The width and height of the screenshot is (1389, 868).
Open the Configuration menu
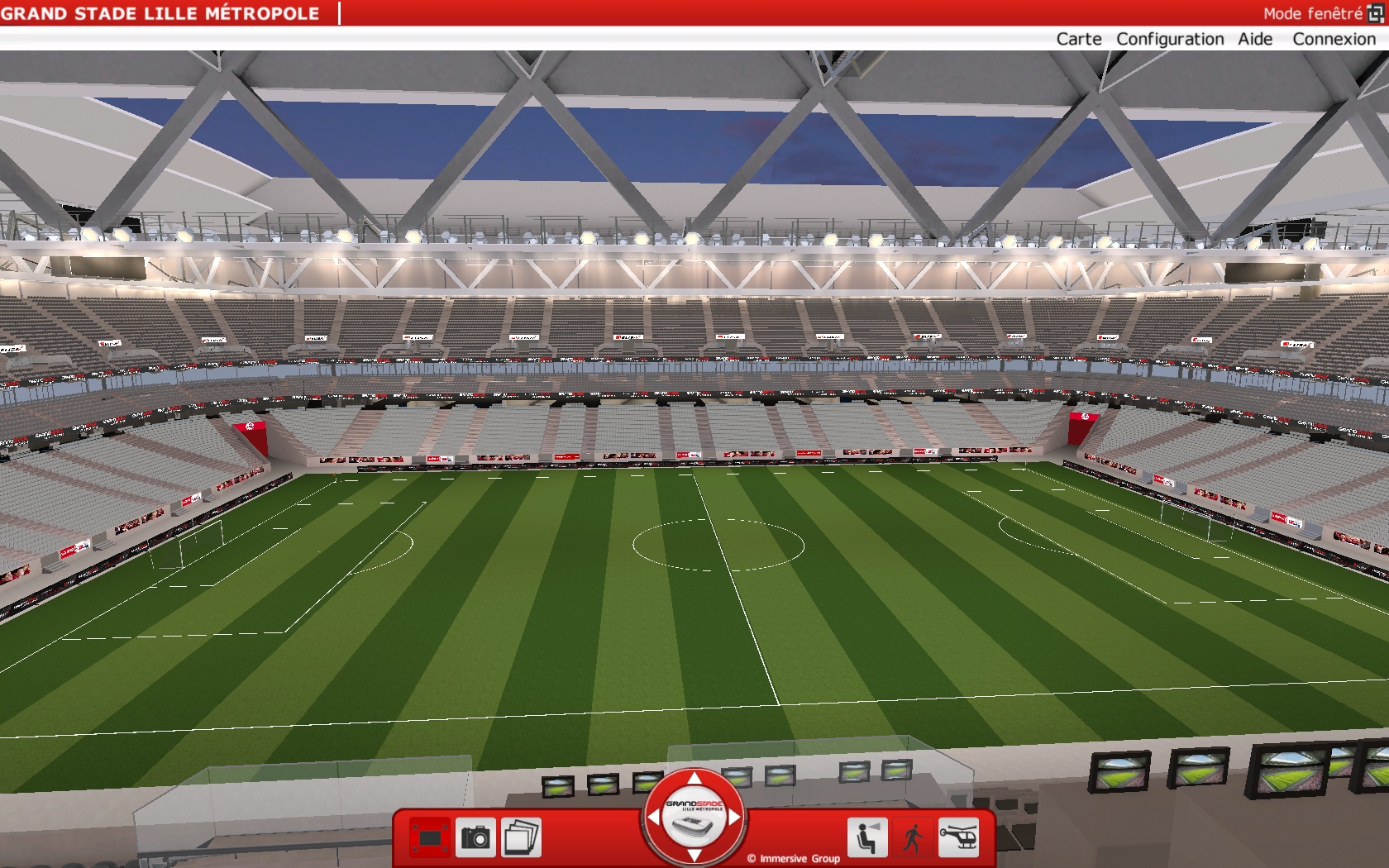click(x=1169, y=39)
